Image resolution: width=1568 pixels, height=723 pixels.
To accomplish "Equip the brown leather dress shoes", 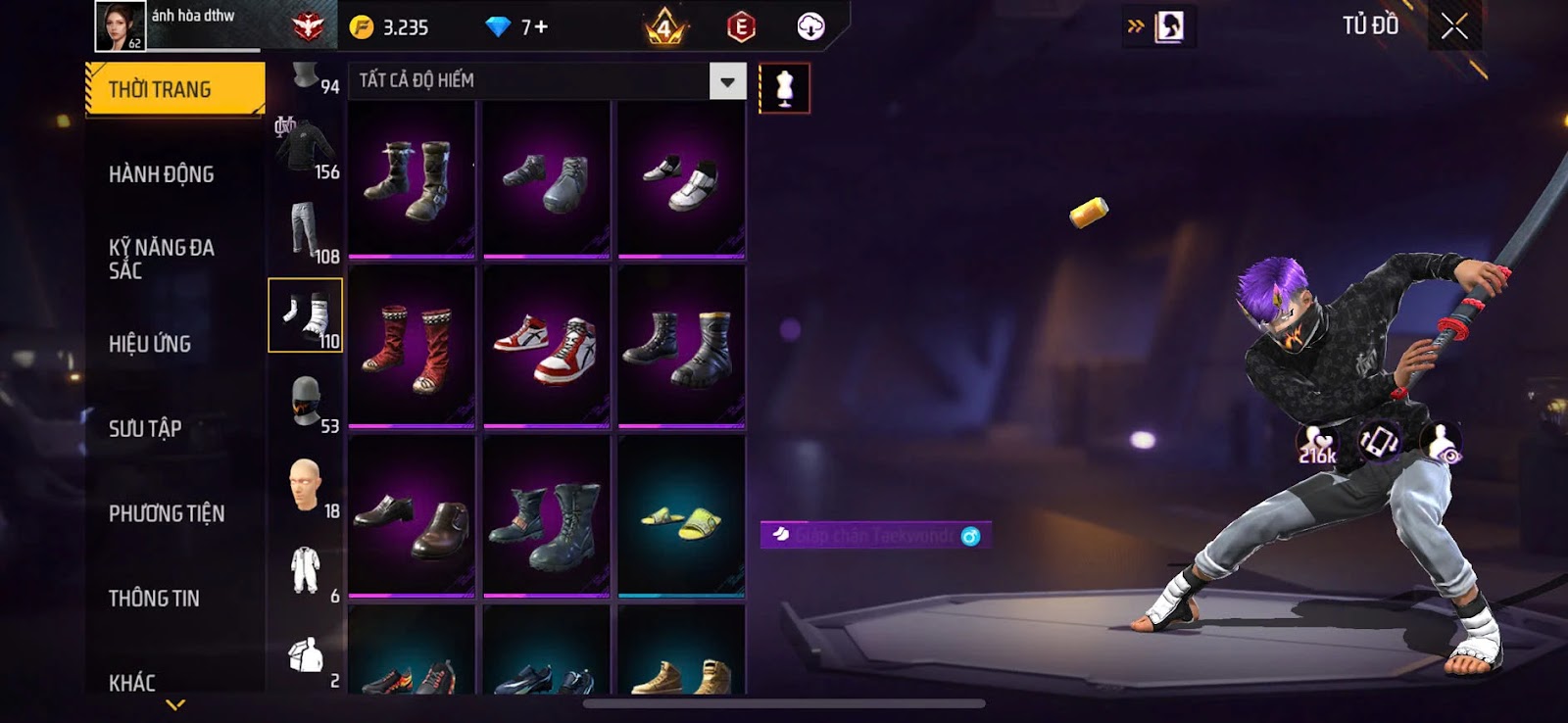I will click(x=412, y=517).
